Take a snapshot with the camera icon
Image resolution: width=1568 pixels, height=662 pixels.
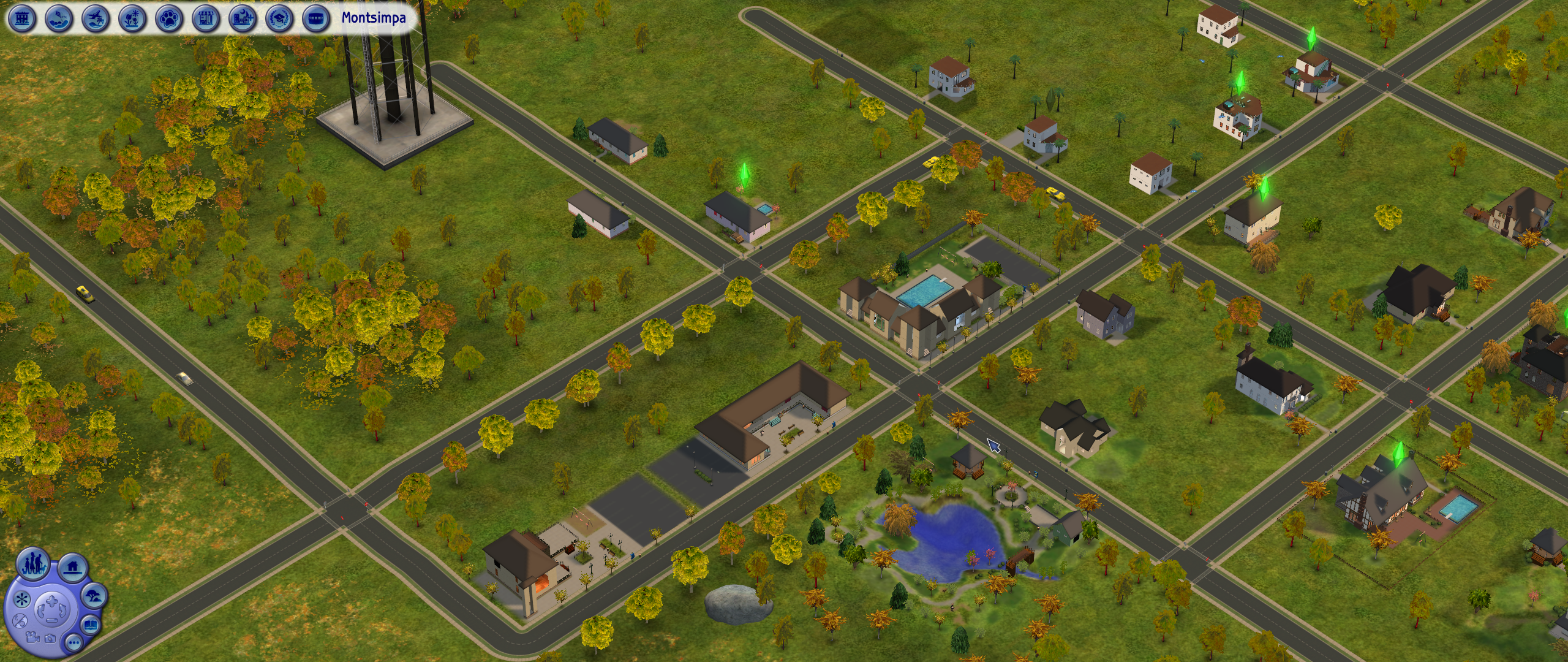(50, 640)
